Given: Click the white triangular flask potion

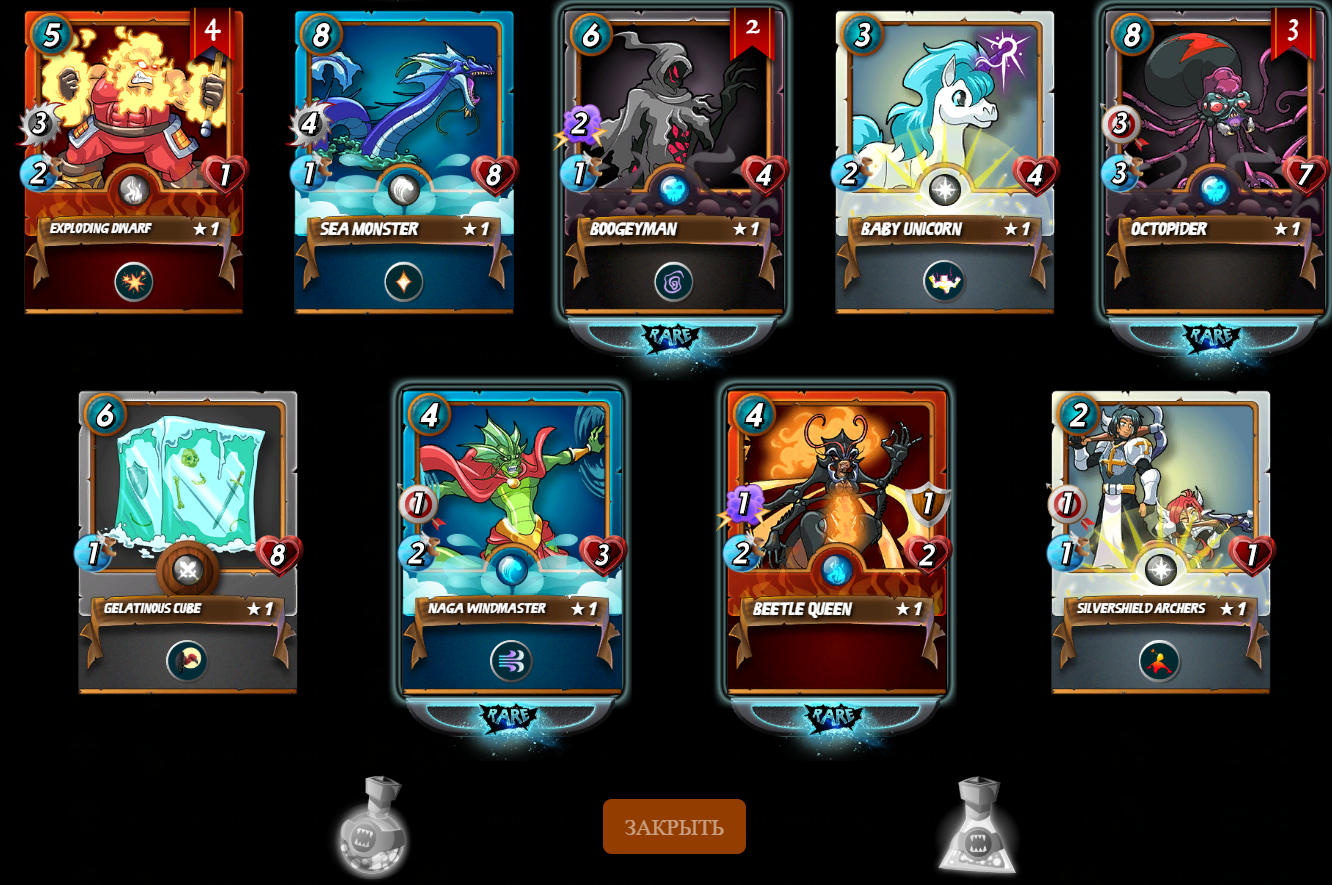Looking at the screenshot, I should pos(977,827).
